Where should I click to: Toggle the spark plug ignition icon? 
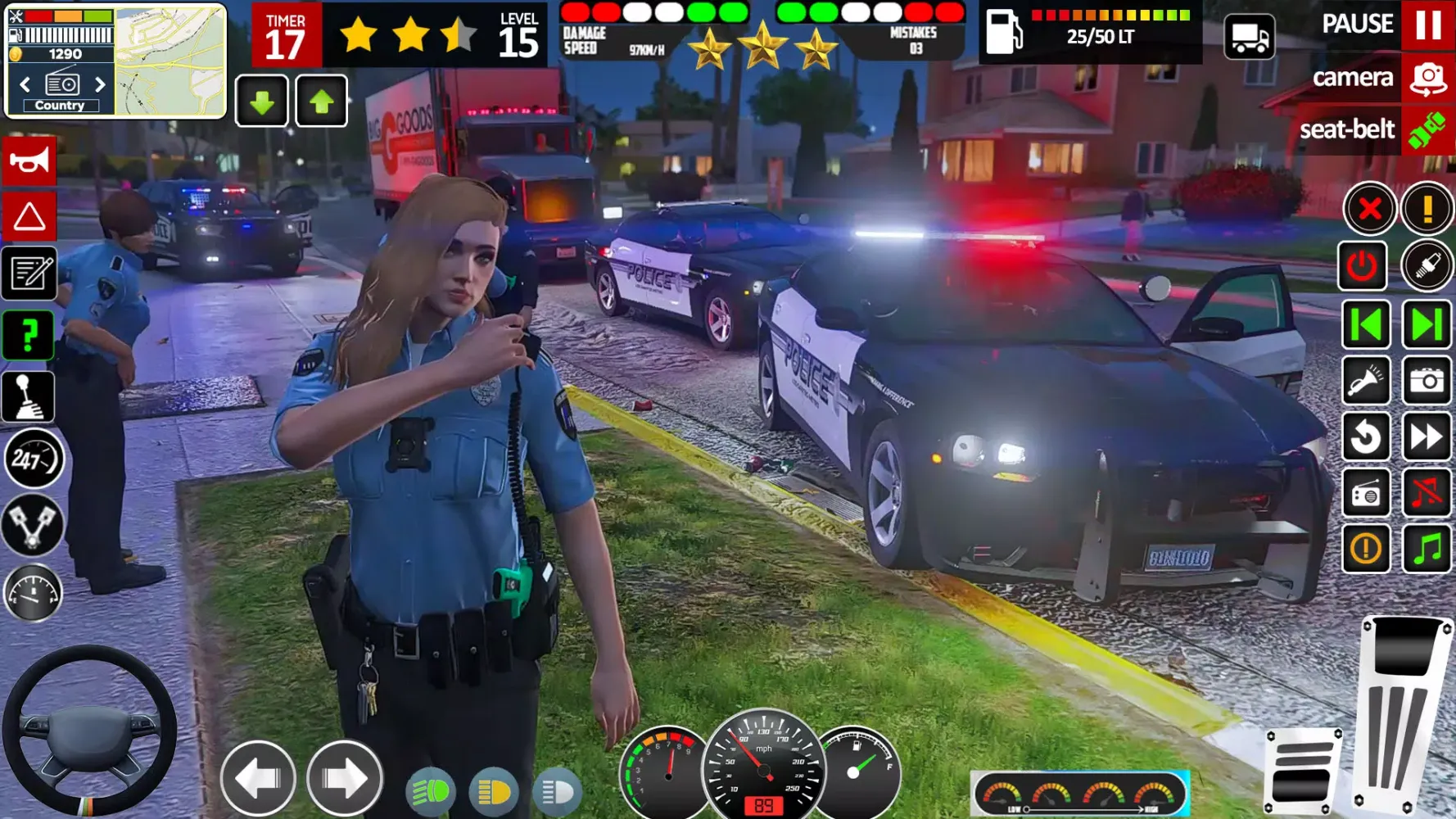coord(1428,266)
